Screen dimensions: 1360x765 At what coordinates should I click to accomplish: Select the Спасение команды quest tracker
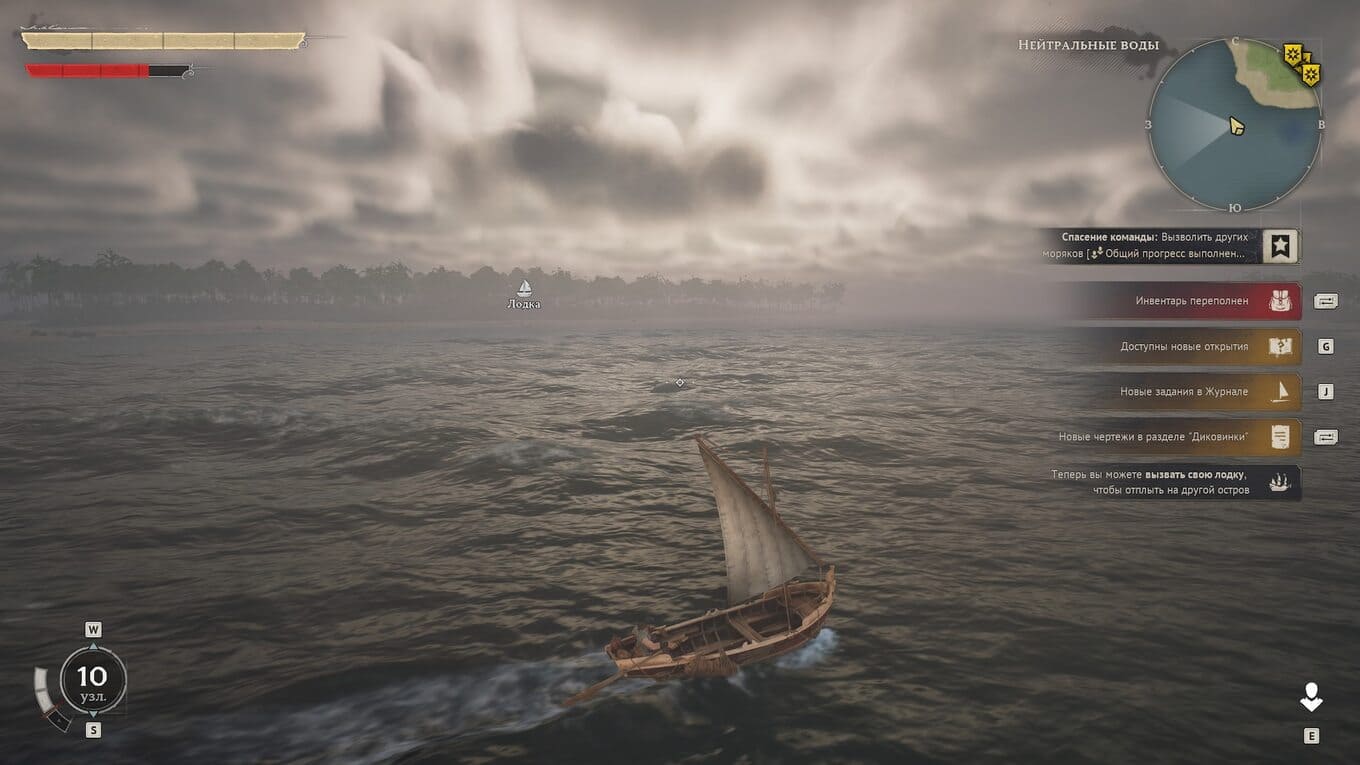click(1155, 245)
